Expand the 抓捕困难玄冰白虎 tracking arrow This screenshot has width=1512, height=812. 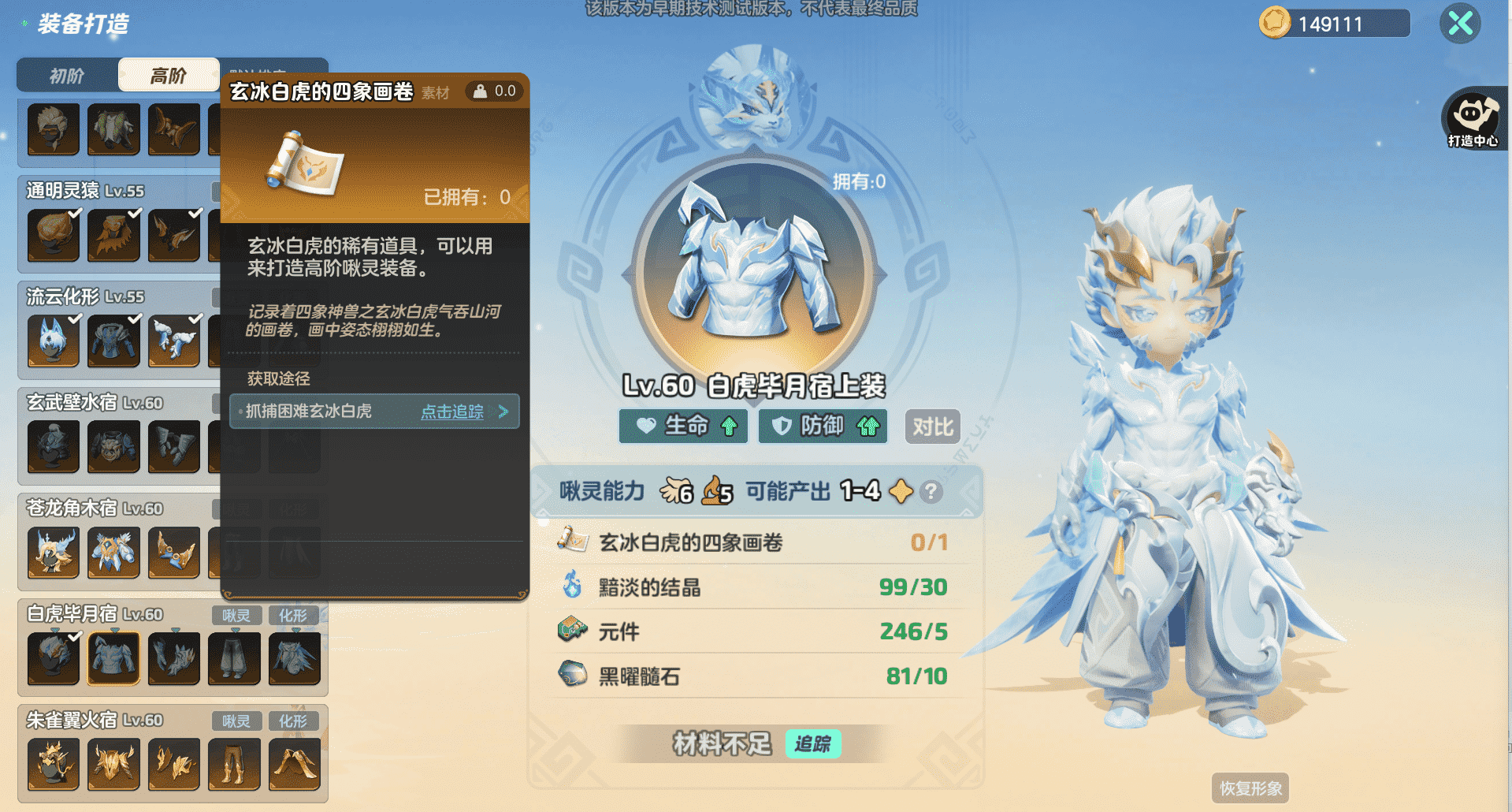point(503,411)
